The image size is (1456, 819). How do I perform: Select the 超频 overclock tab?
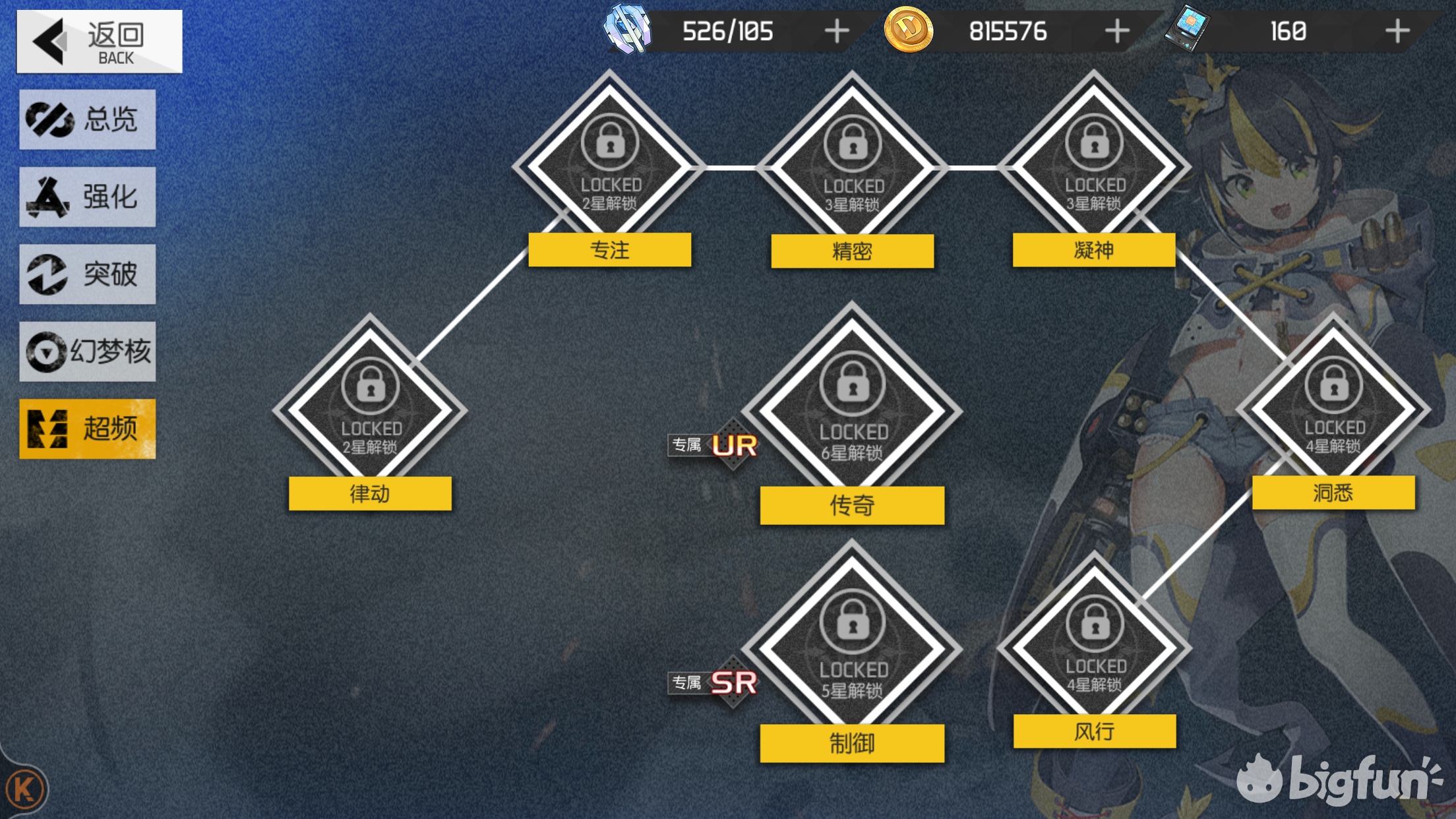click(88, 429)
